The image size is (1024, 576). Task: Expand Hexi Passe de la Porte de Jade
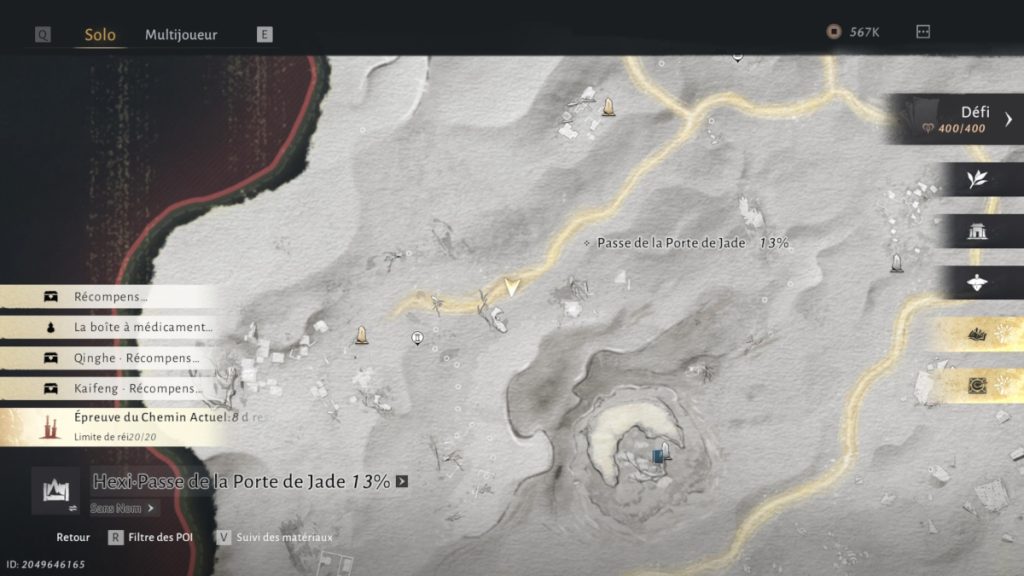pos(402,481)
